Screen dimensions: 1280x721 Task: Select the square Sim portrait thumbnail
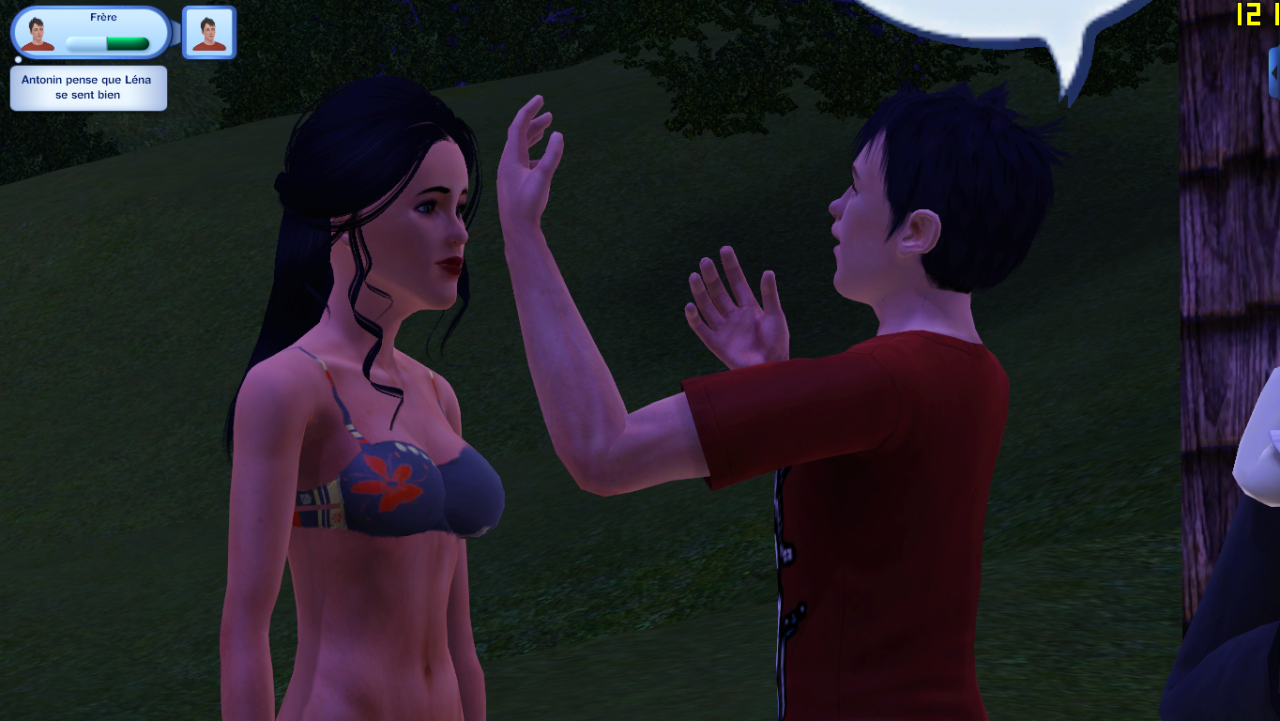pos(209,33)
